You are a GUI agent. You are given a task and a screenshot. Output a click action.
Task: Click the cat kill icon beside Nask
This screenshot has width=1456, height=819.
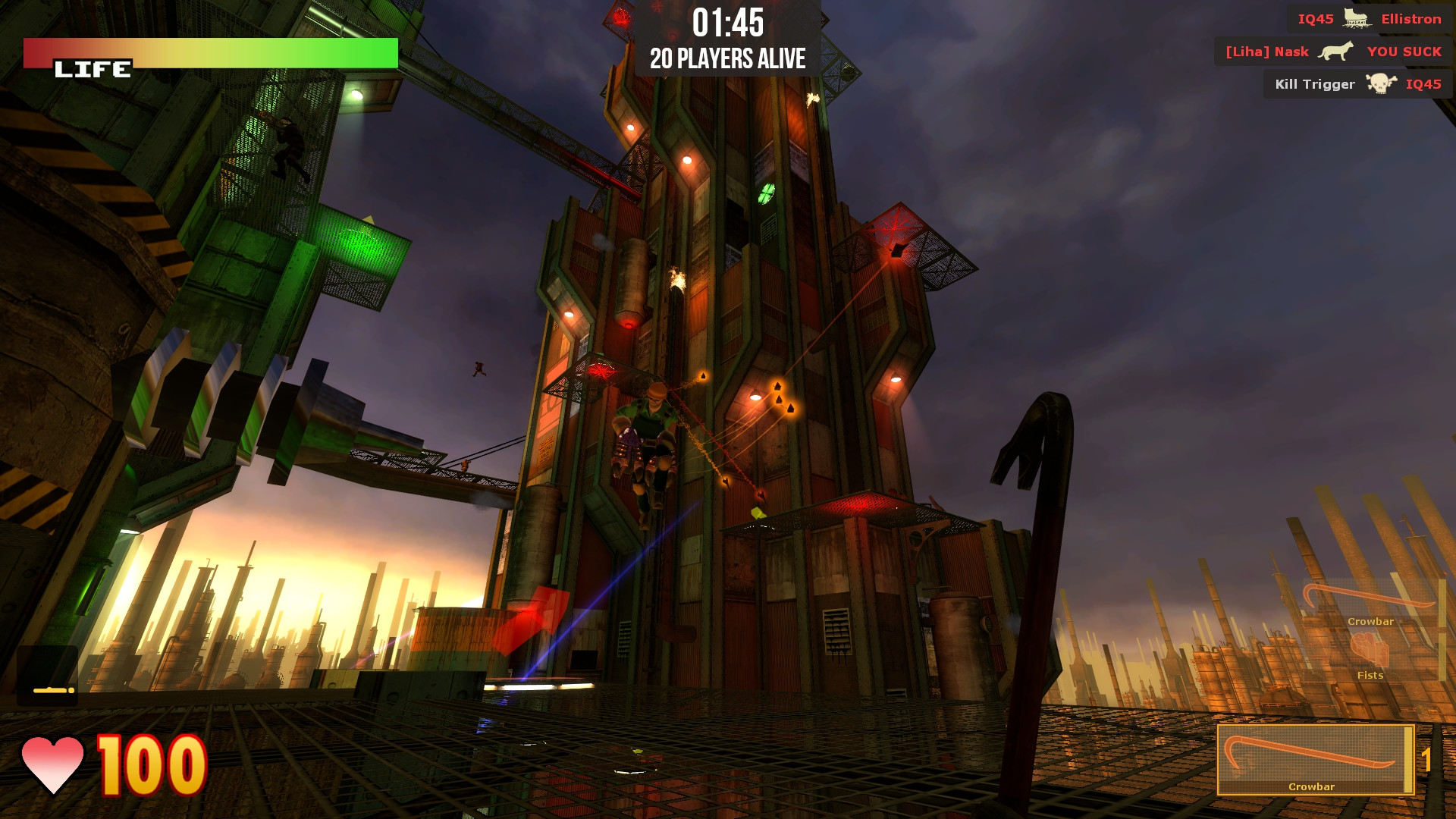[1337, 50]
